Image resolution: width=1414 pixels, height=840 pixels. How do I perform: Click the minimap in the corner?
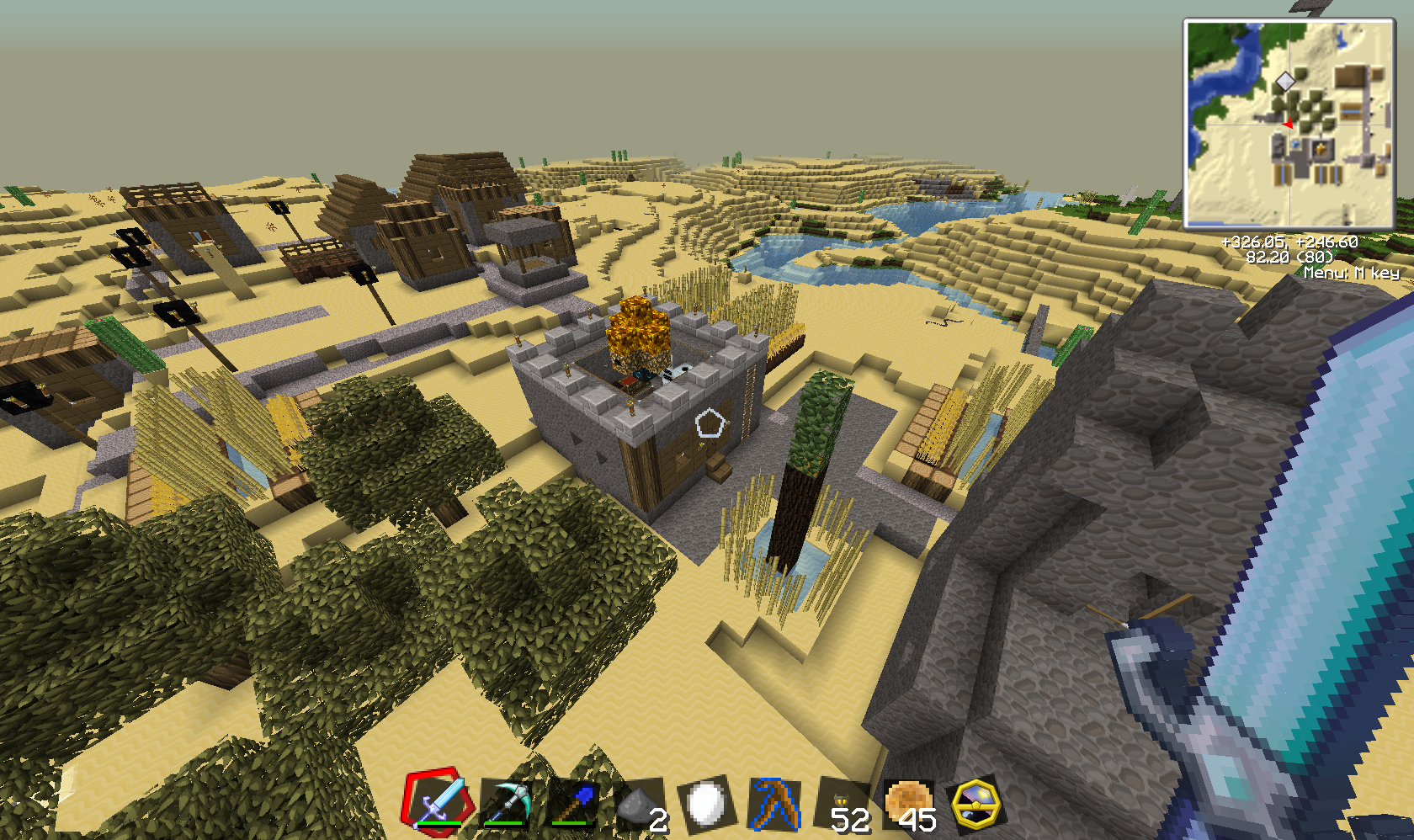(x=1289, y=124)
